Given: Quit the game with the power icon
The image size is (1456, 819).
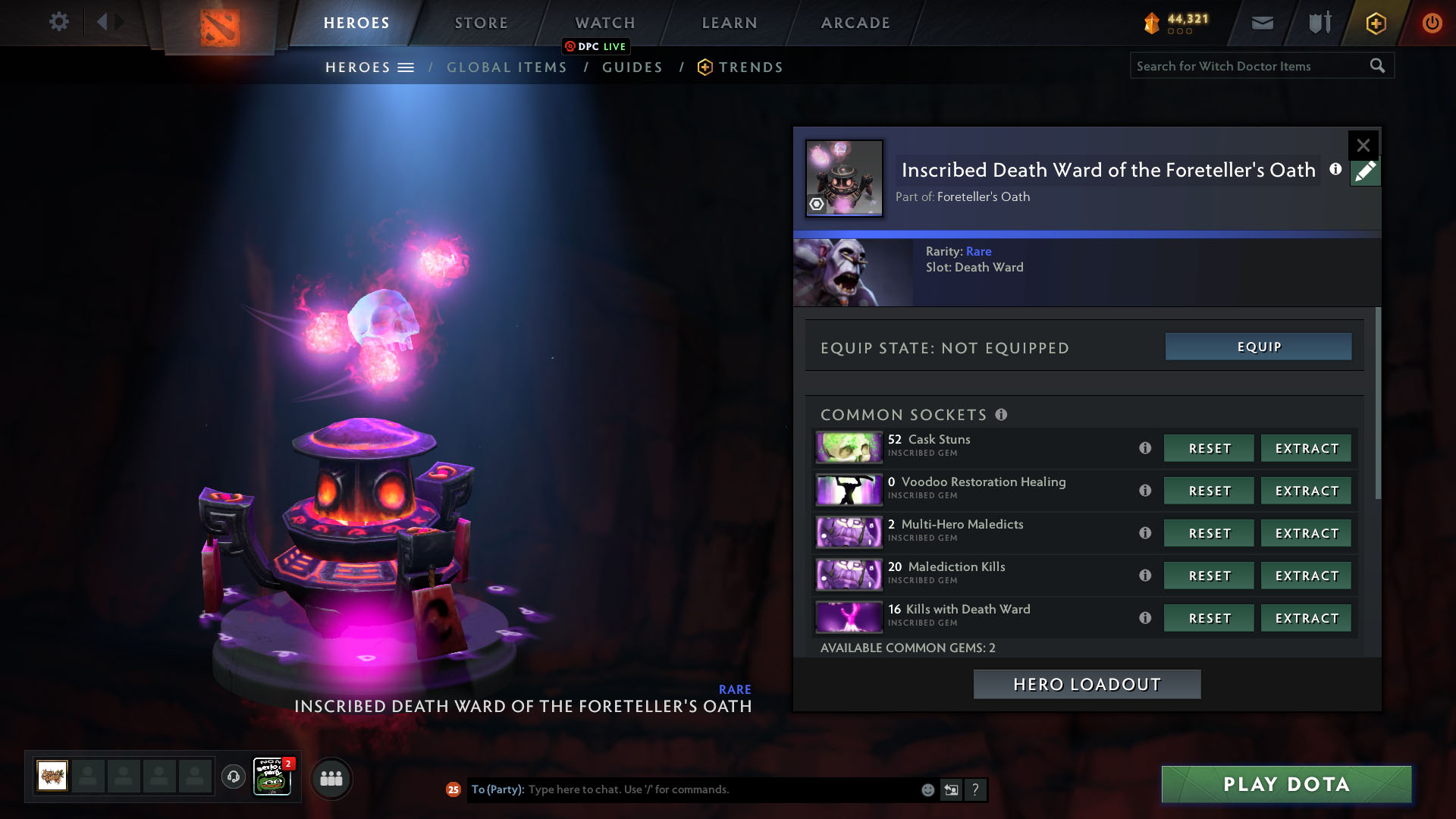Looking at the screenshot, I should click(x=1431, y=23).
